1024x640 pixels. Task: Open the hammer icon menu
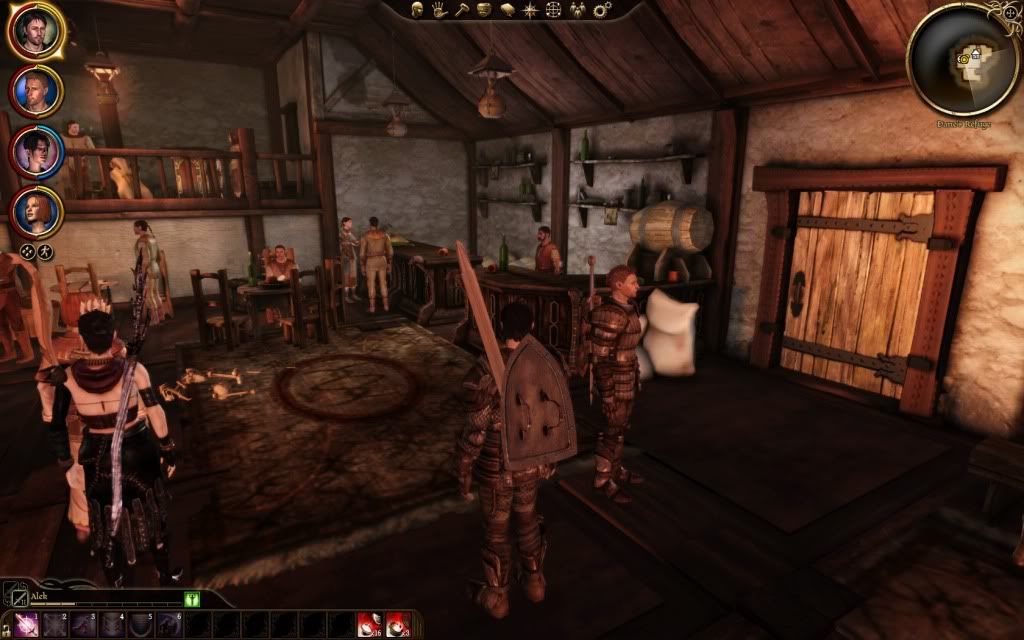pos(460,10)
